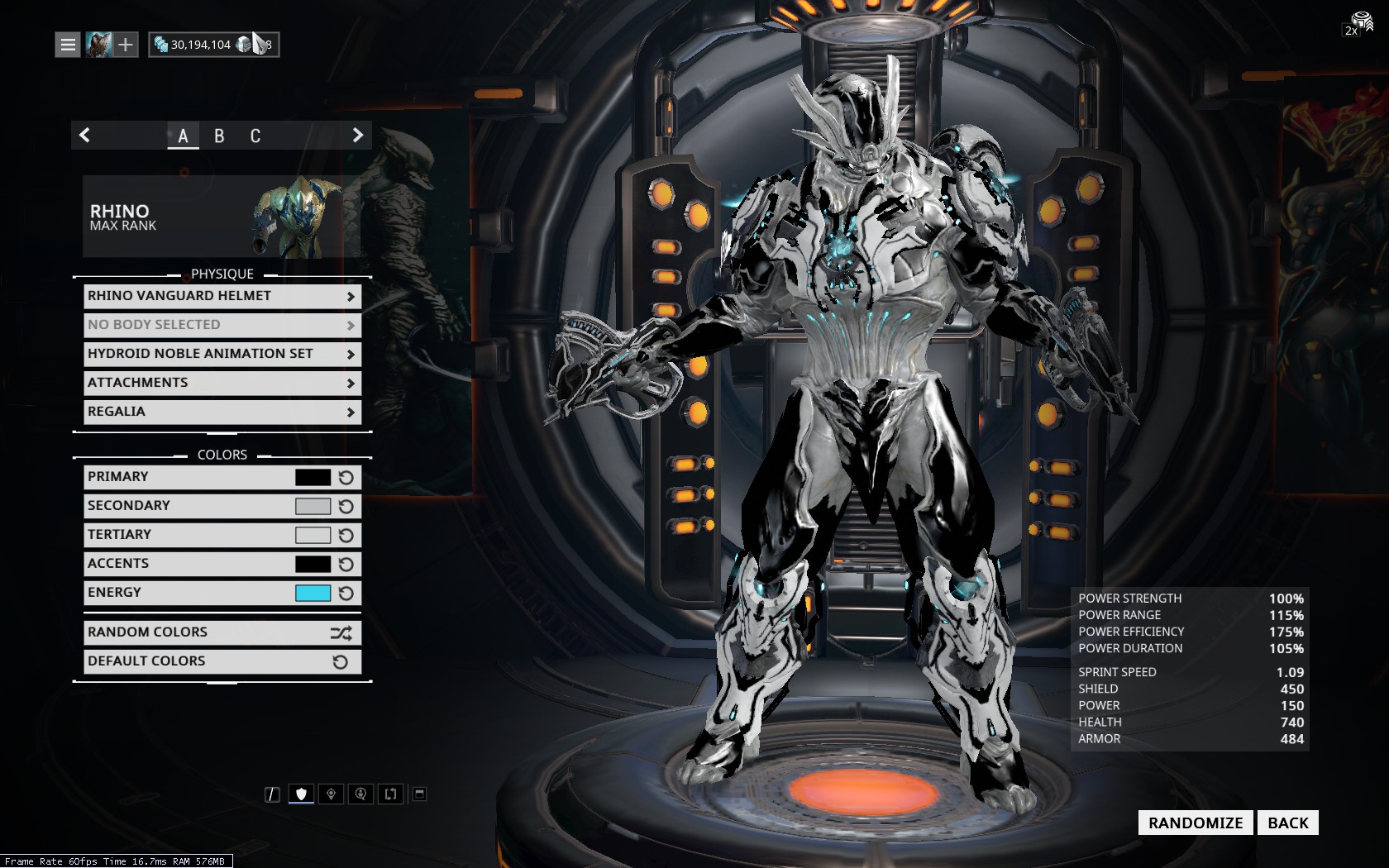Open the Attachments menu
Image resolution: width=1389 pixels, height=868 pixels.
pos(222,383)
